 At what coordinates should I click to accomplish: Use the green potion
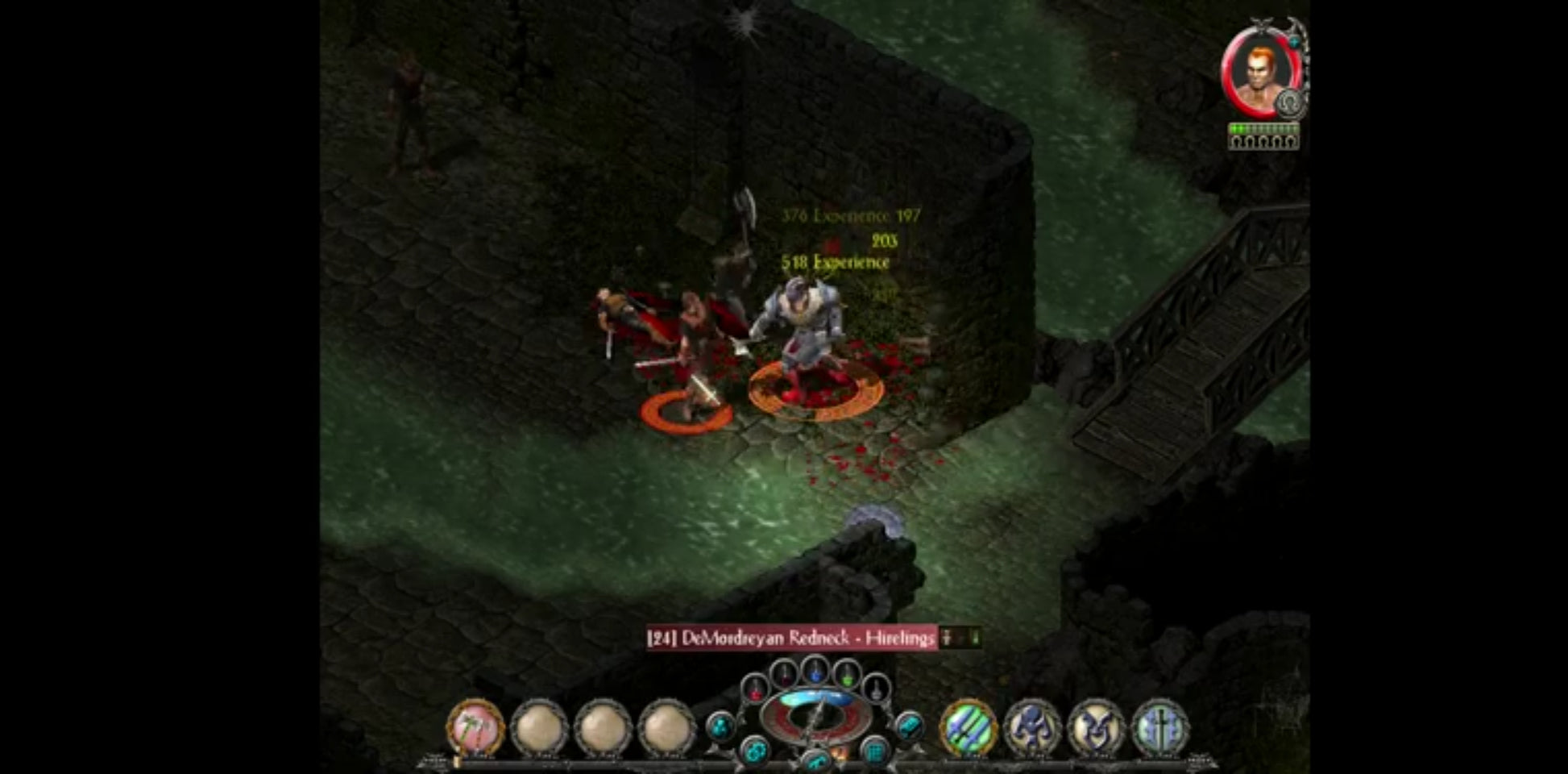[x=846, y=676]
